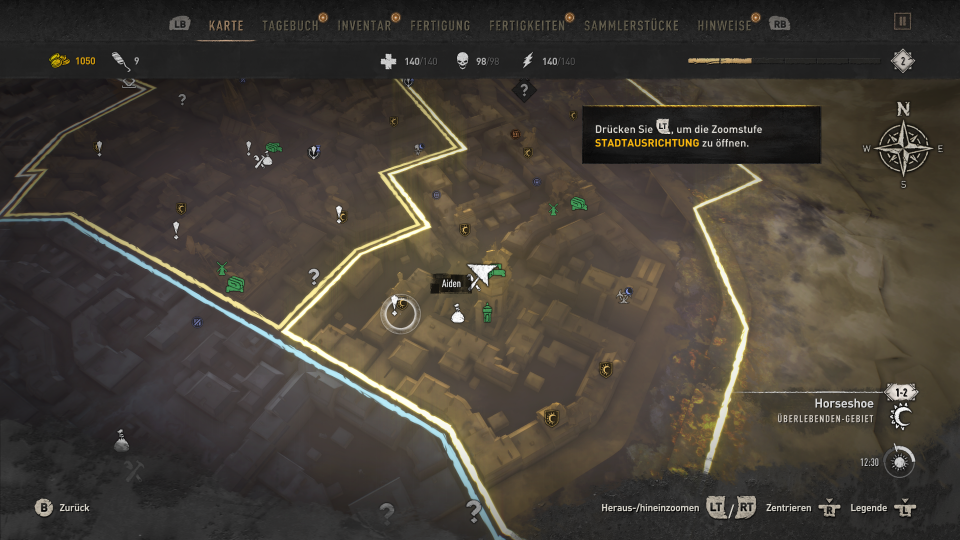Click the white-circled quest marker
The image size is (960, 540).
[400, 312]
